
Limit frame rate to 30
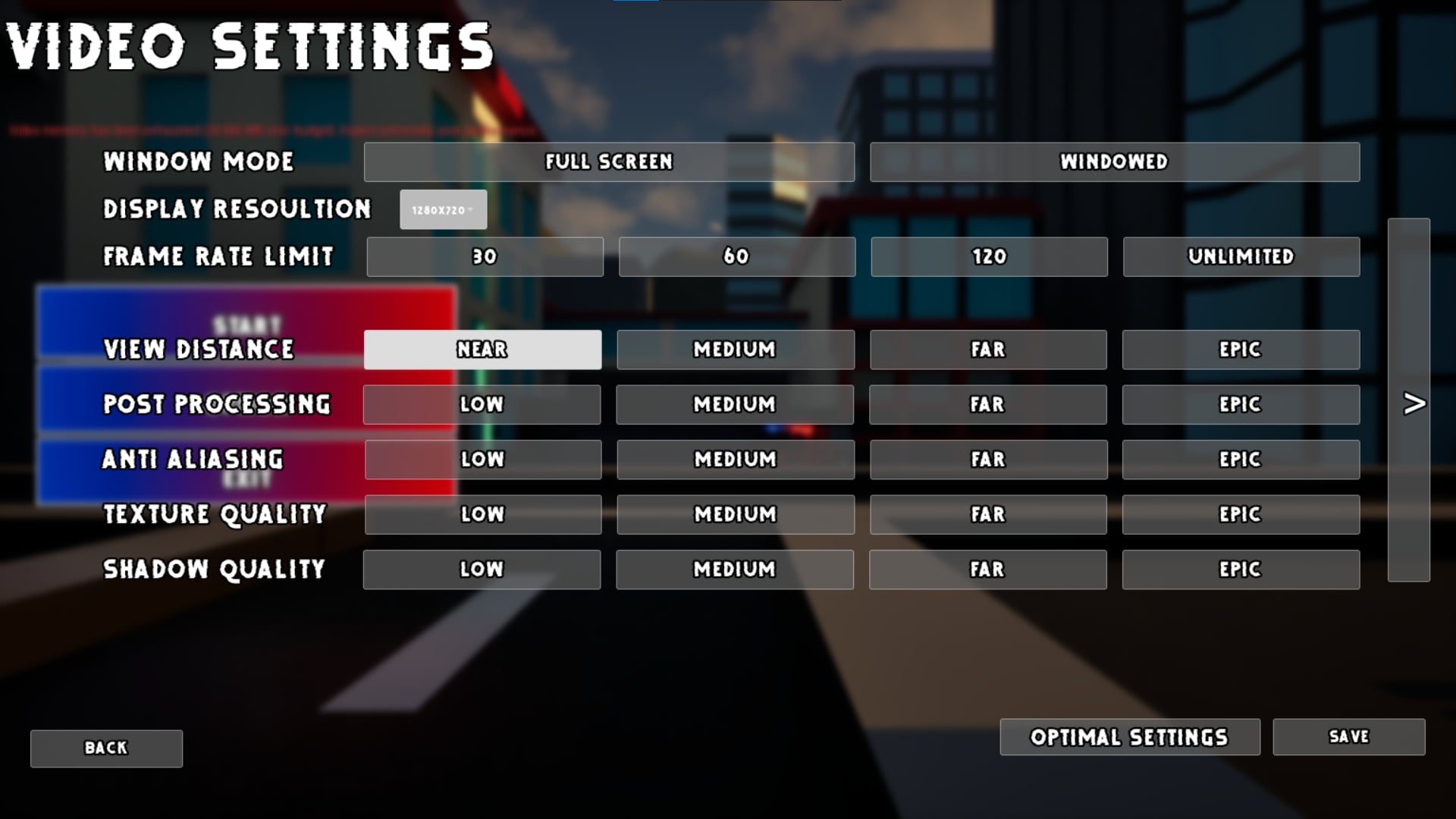[483, 256]
